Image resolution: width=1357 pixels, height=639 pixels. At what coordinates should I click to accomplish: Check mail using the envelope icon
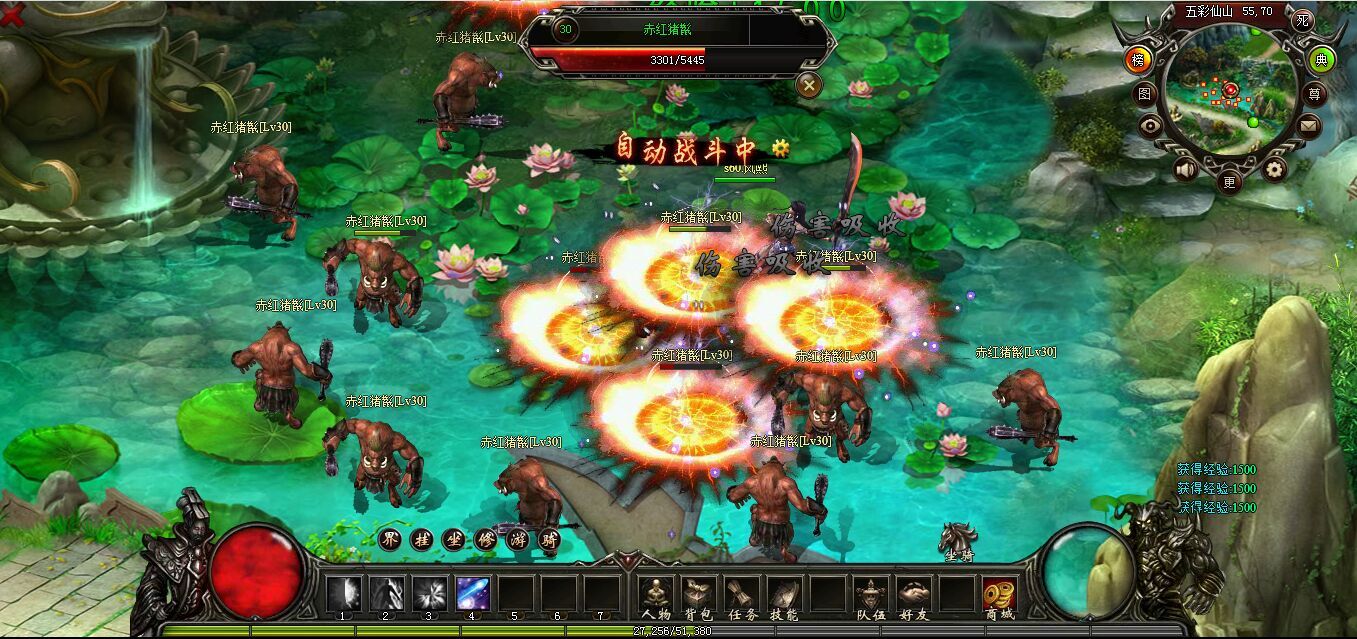(1309, 126)
